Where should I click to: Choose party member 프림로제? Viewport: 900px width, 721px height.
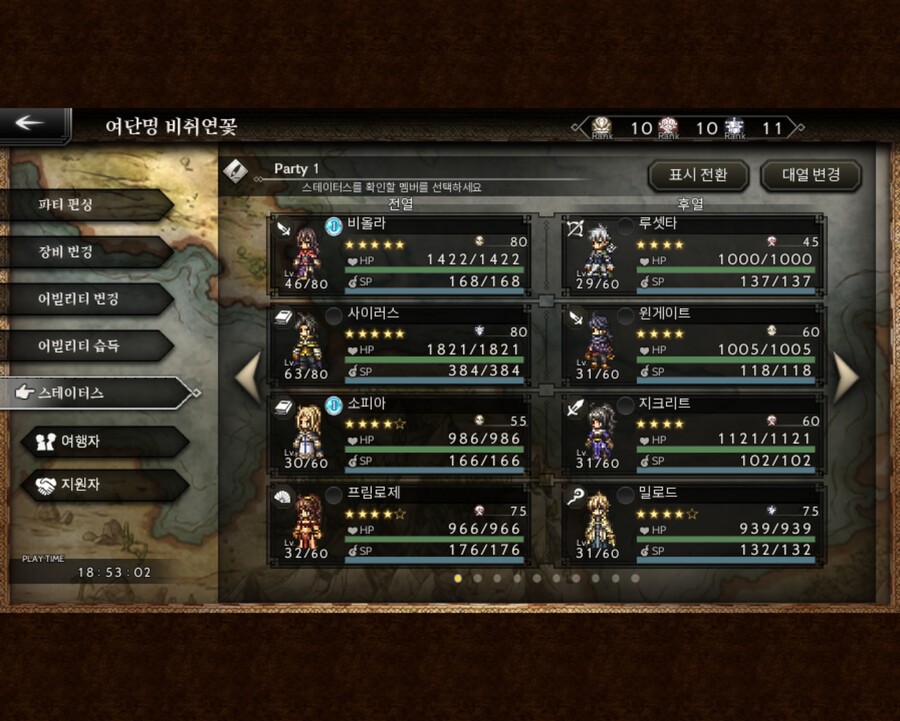[402, 523]
